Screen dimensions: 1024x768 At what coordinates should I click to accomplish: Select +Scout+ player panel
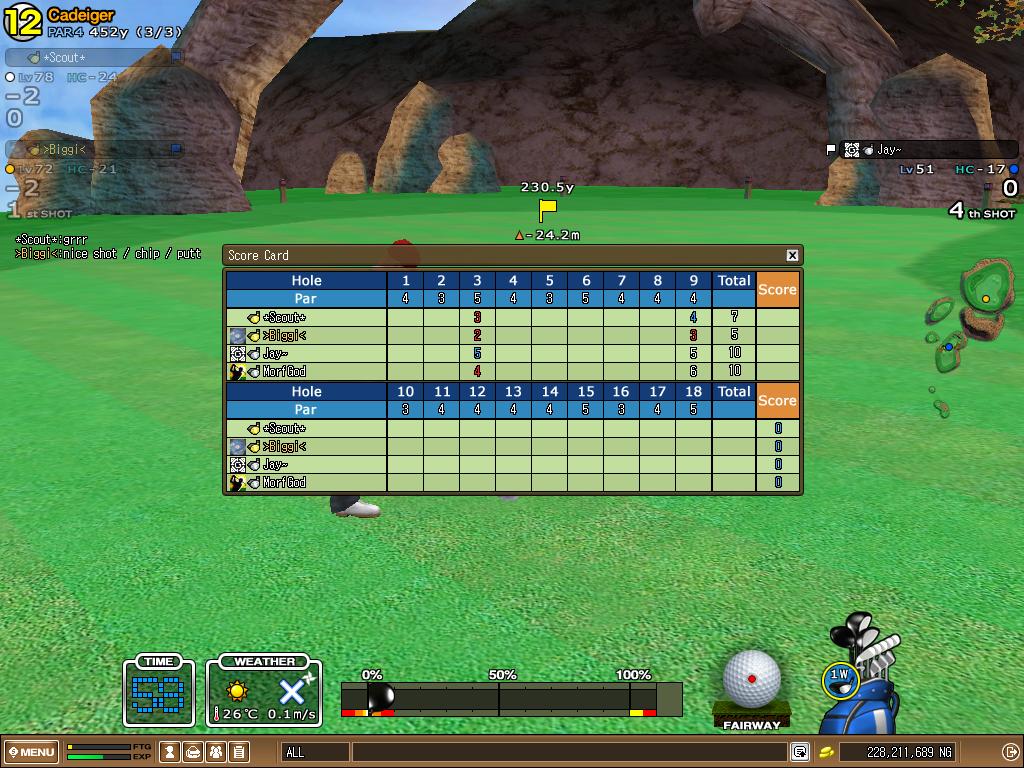coord(94,58)
